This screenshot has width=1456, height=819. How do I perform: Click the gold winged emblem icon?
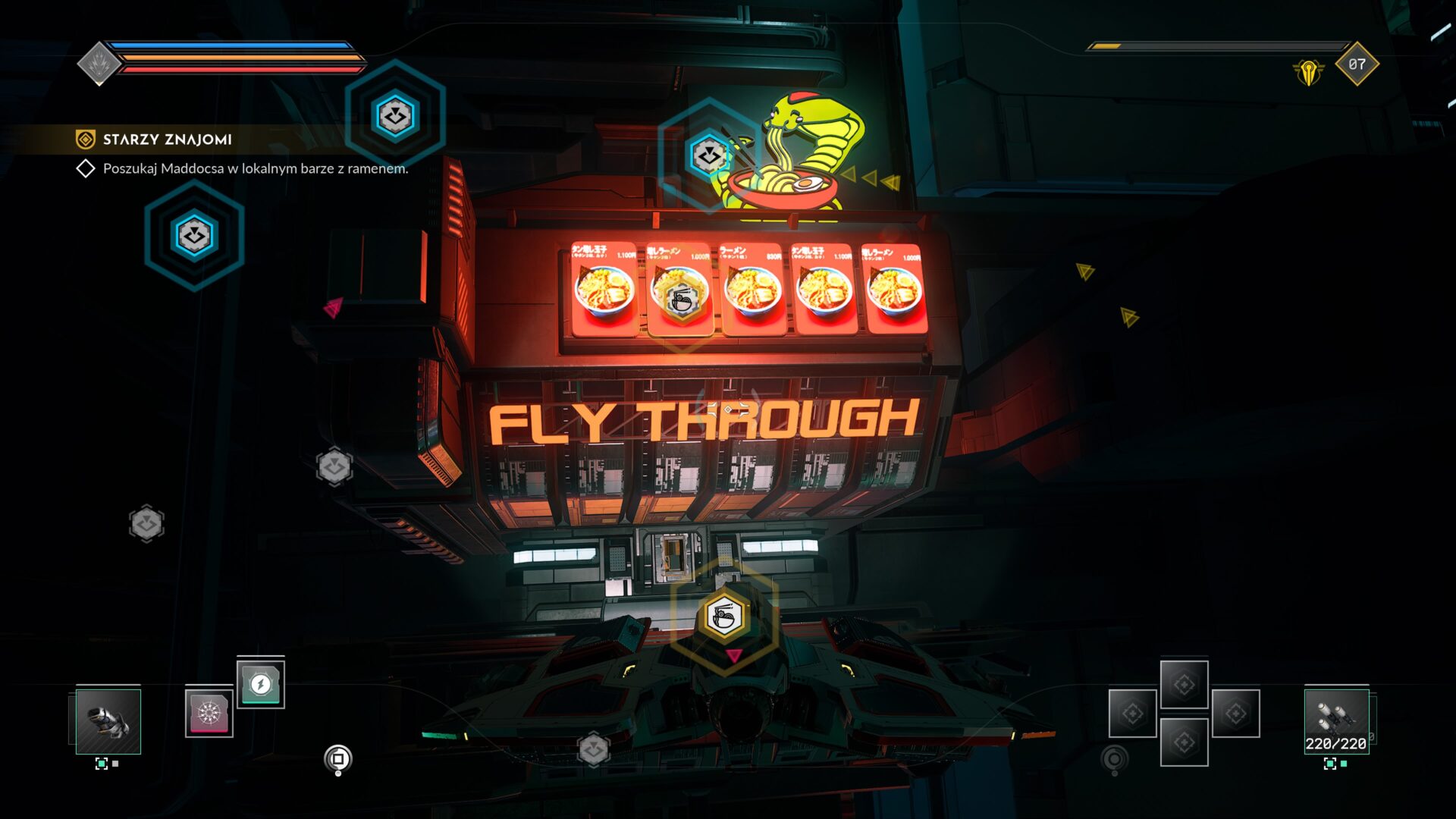1308,73
